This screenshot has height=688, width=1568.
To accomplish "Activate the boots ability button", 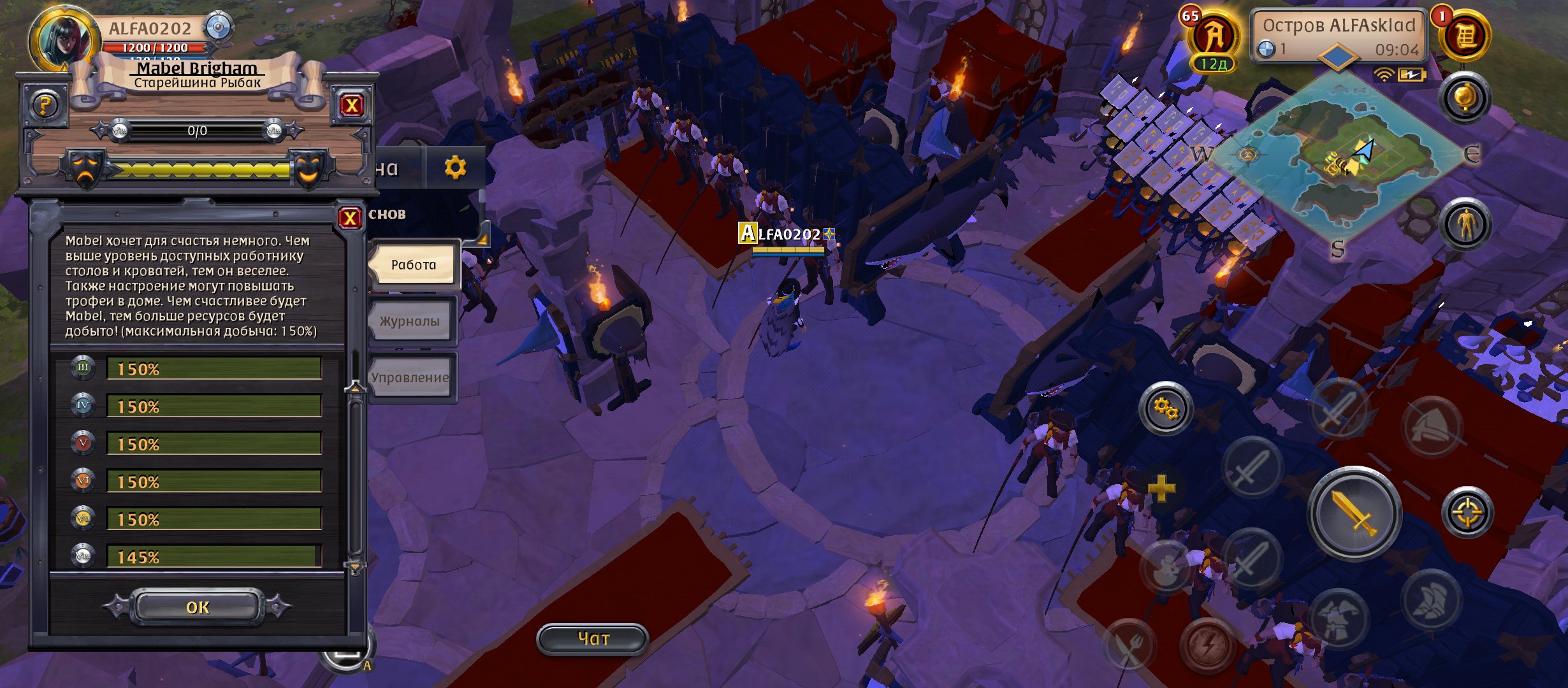I will [x=1432, y=599].
